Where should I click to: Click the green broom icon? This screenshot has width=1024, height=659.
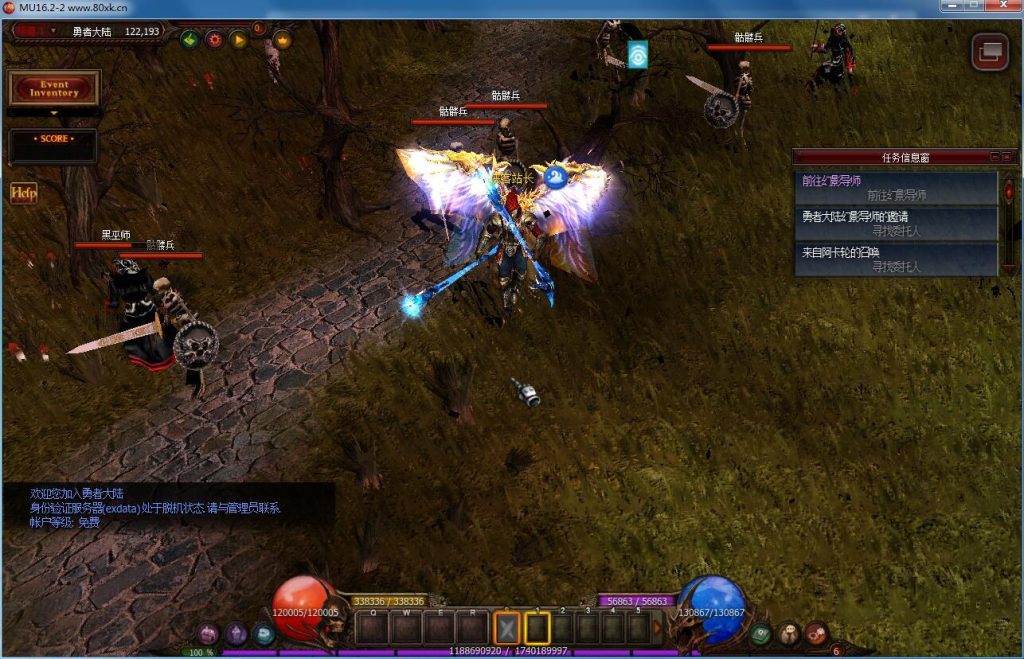click(x=189, y=40)
